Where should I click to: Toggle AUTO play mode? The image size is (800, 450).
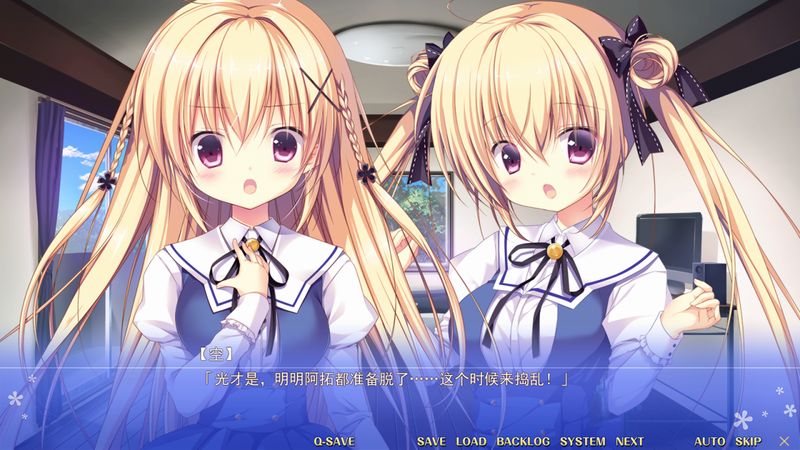tap(710, 441)
